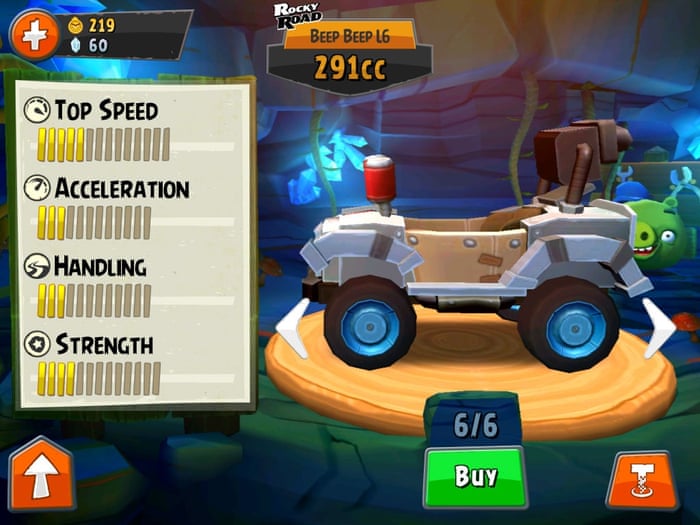The image size is (700, 525).
Task: Tap the green Buy button
Action: (x=475, y=476)
